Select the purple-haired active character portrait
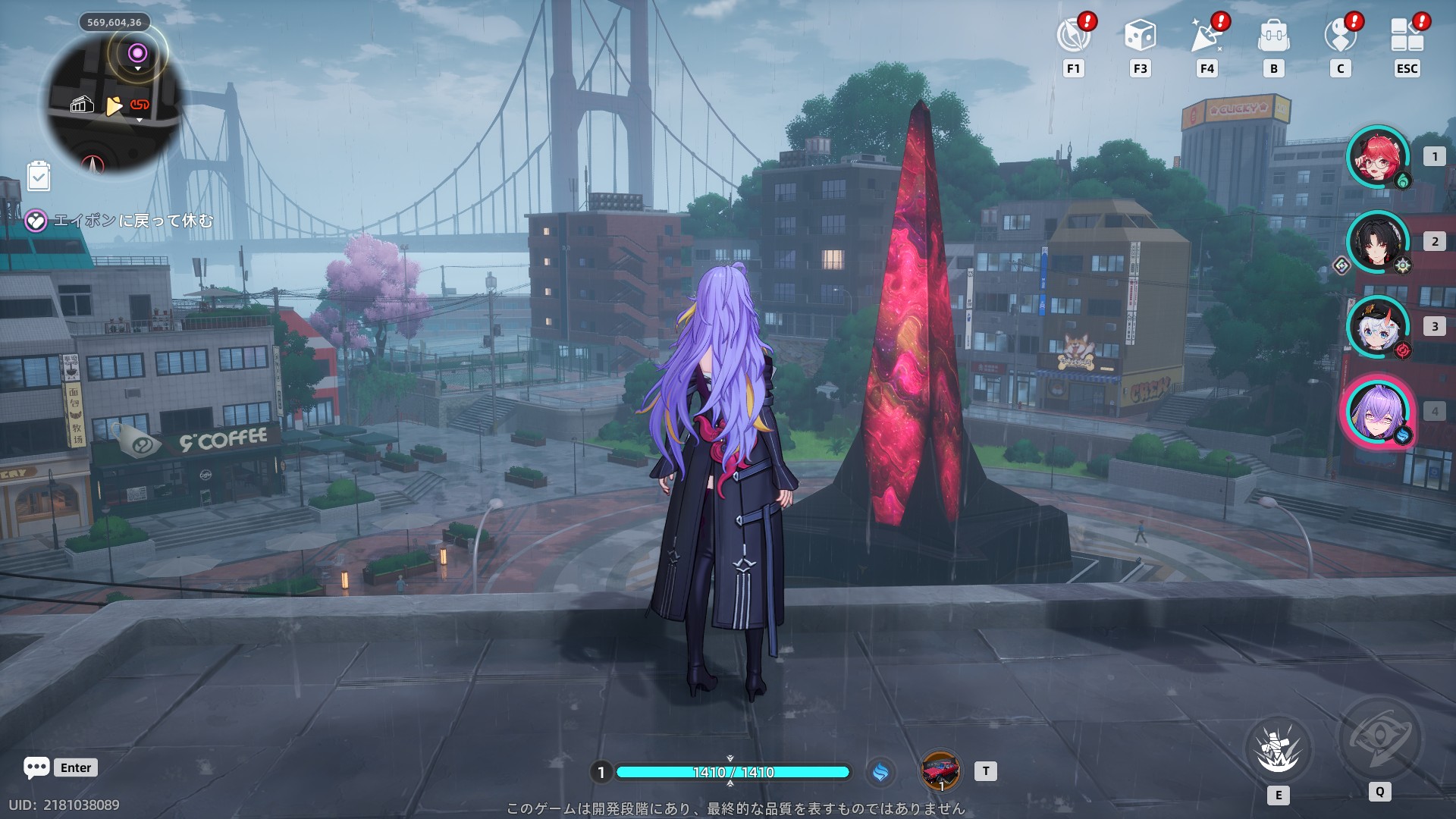The width and height of the screenshot is (1456, 819). pyautogui.click(x=1377, y=412)
